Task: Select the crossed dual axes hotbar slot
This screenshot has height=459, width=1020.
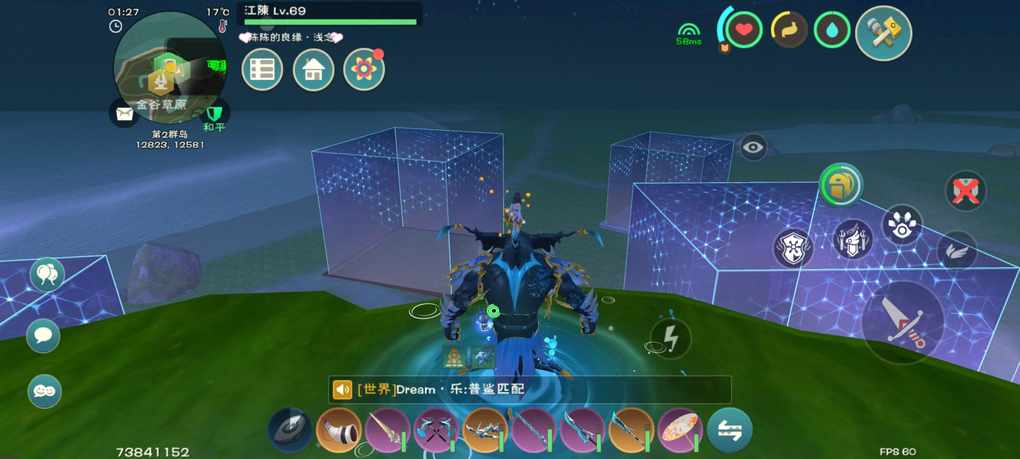Action: coord(436,431)
